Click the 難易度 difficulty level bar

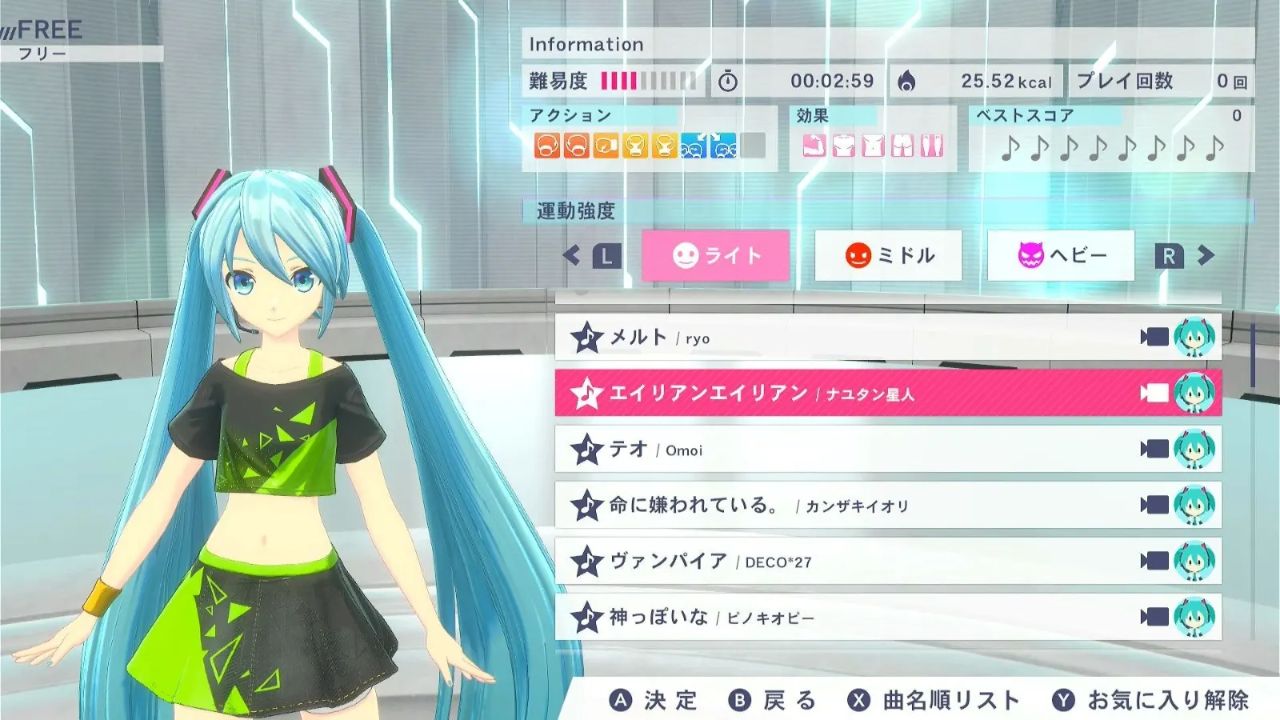tap(648, 80)
